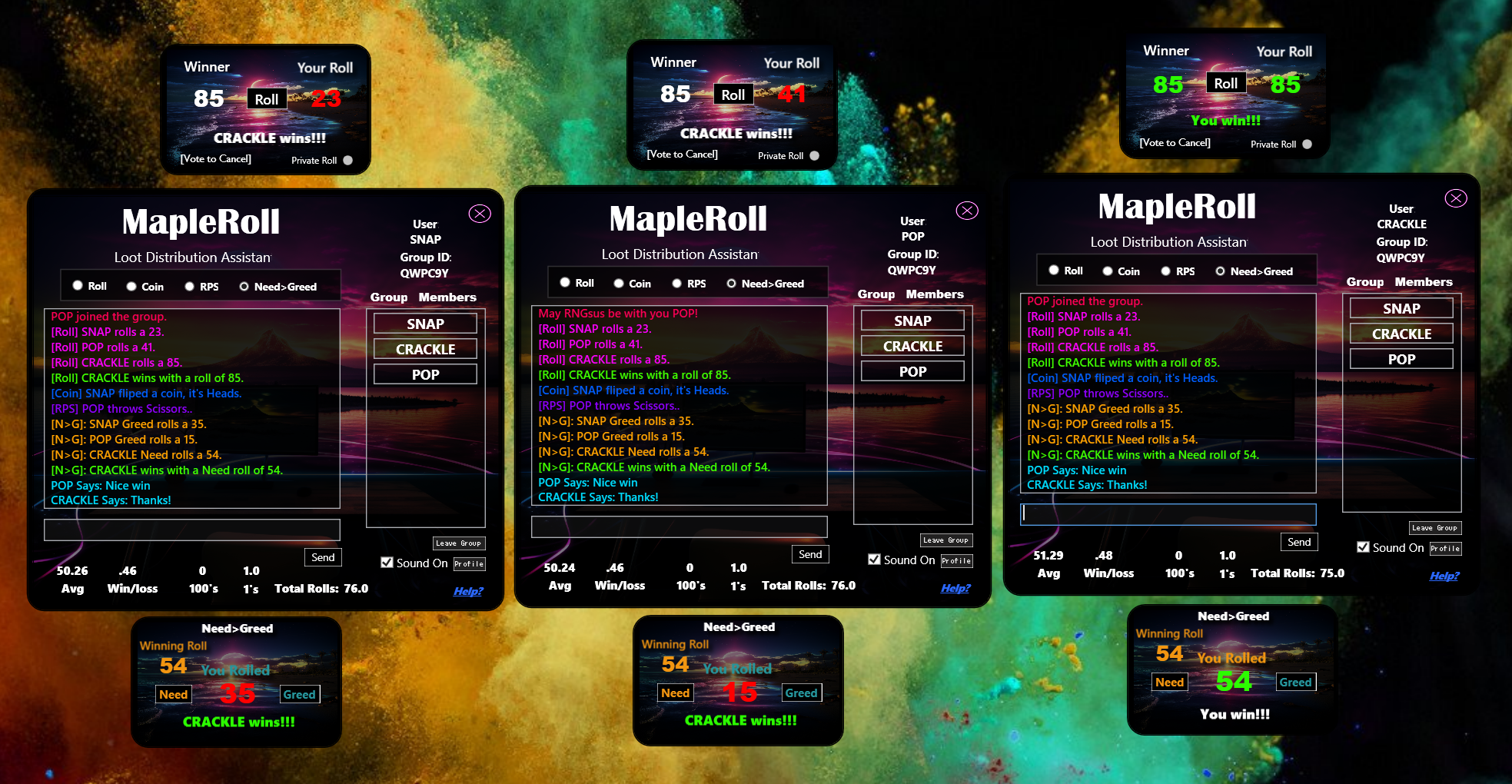
Task: Open the Help link in POP's window
Action: [956, 586]
